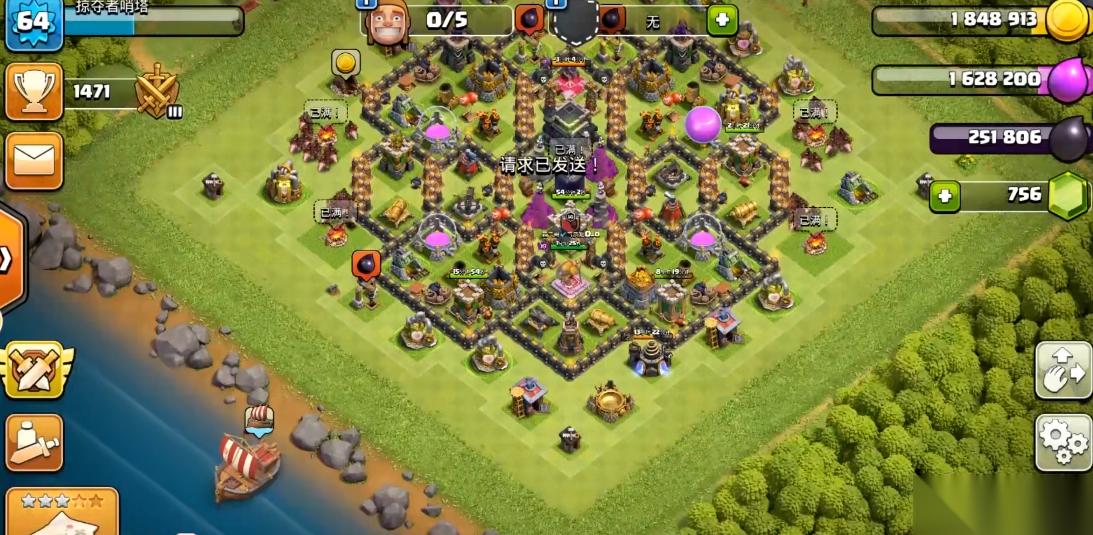
Task: Tap the trophy icon showing 1471
Action: click(x=34, y=92)
